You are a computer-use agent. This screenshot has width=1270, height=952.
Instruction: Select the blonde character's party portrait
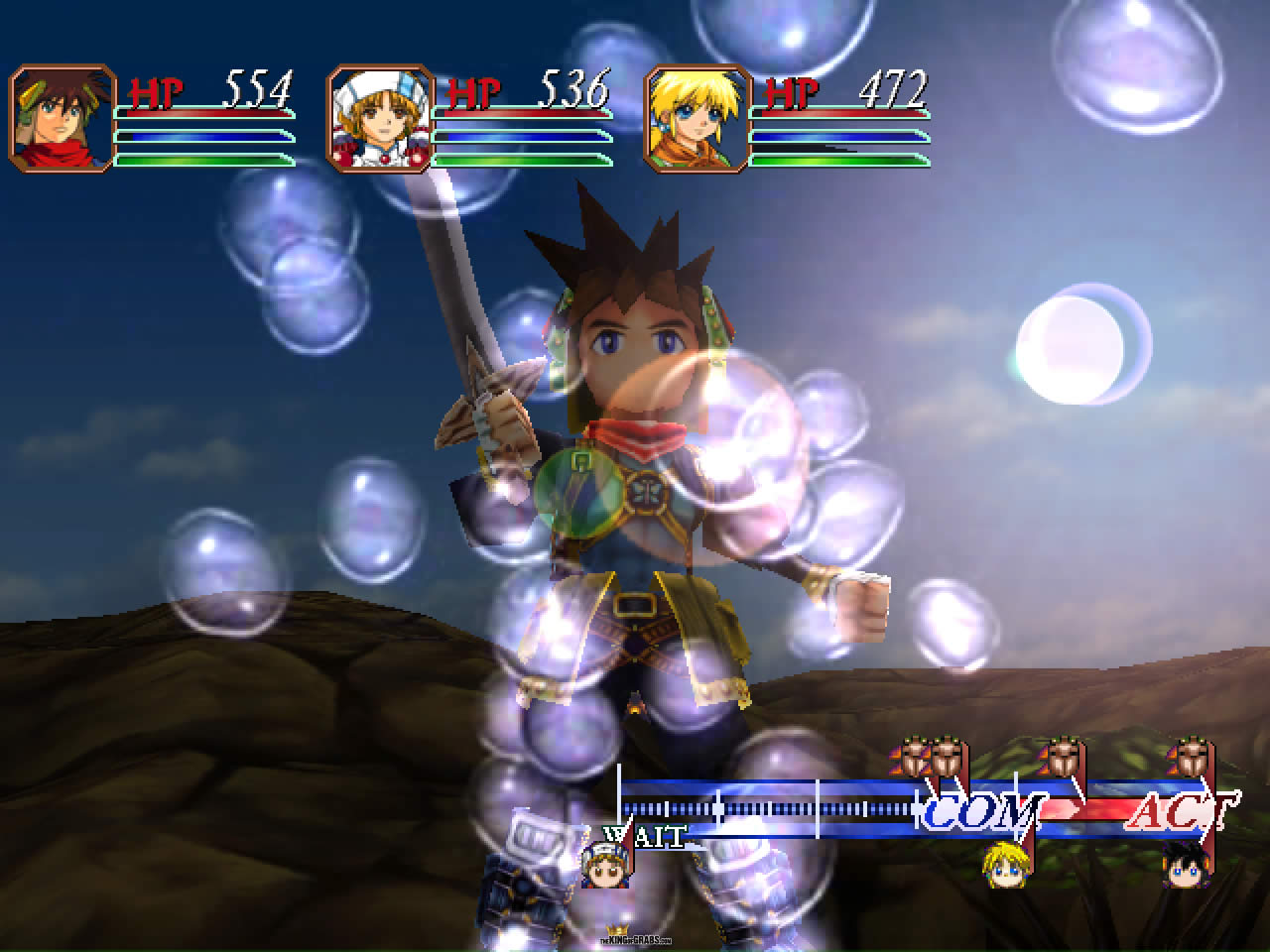(697, 119)
